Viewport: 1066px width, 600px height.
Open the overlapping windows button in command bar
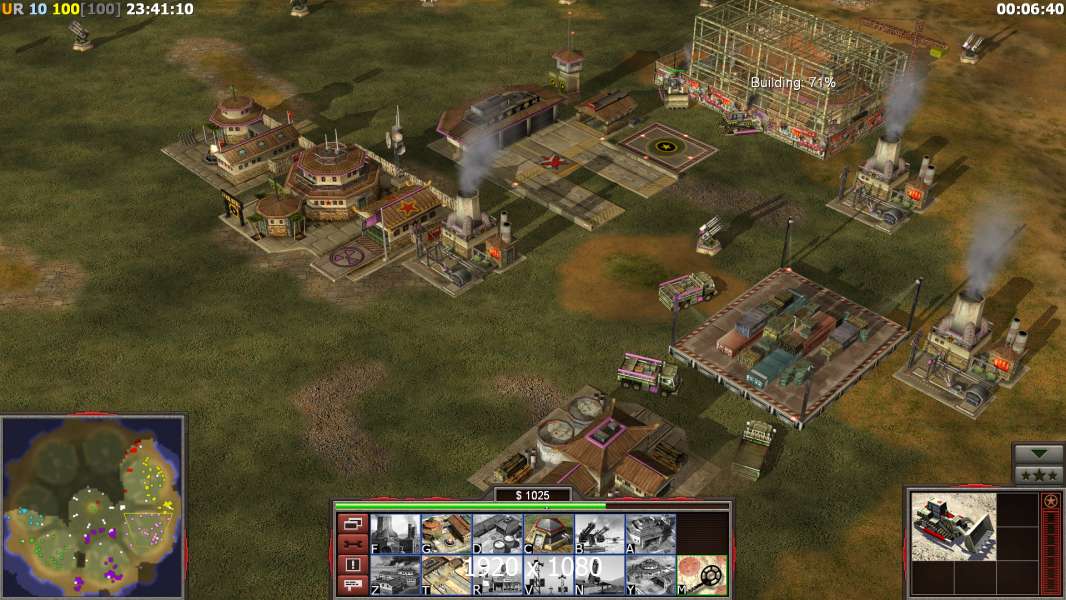(x=352, y=522)
